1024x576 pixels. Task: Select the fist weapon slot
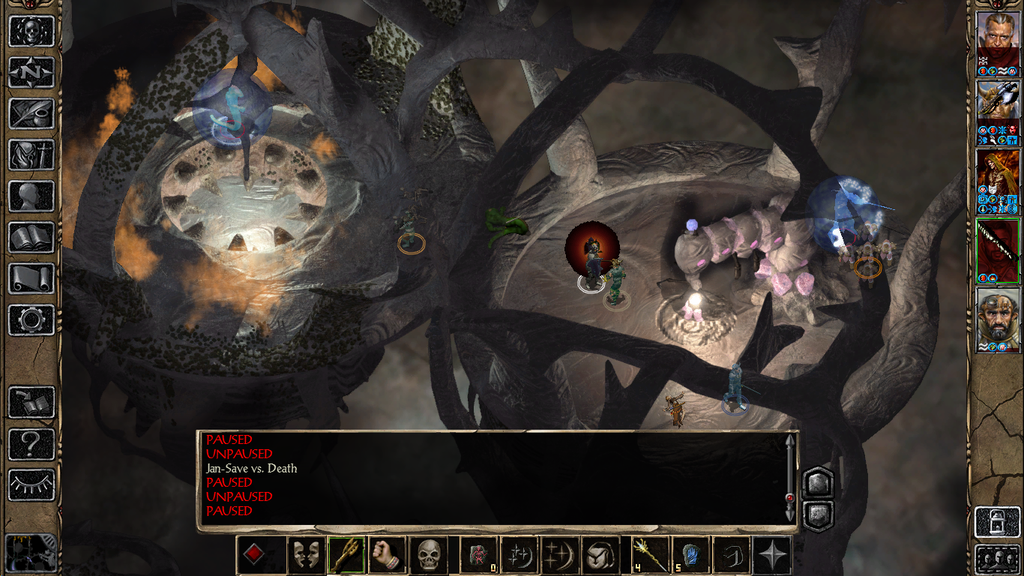click(386, 555)
